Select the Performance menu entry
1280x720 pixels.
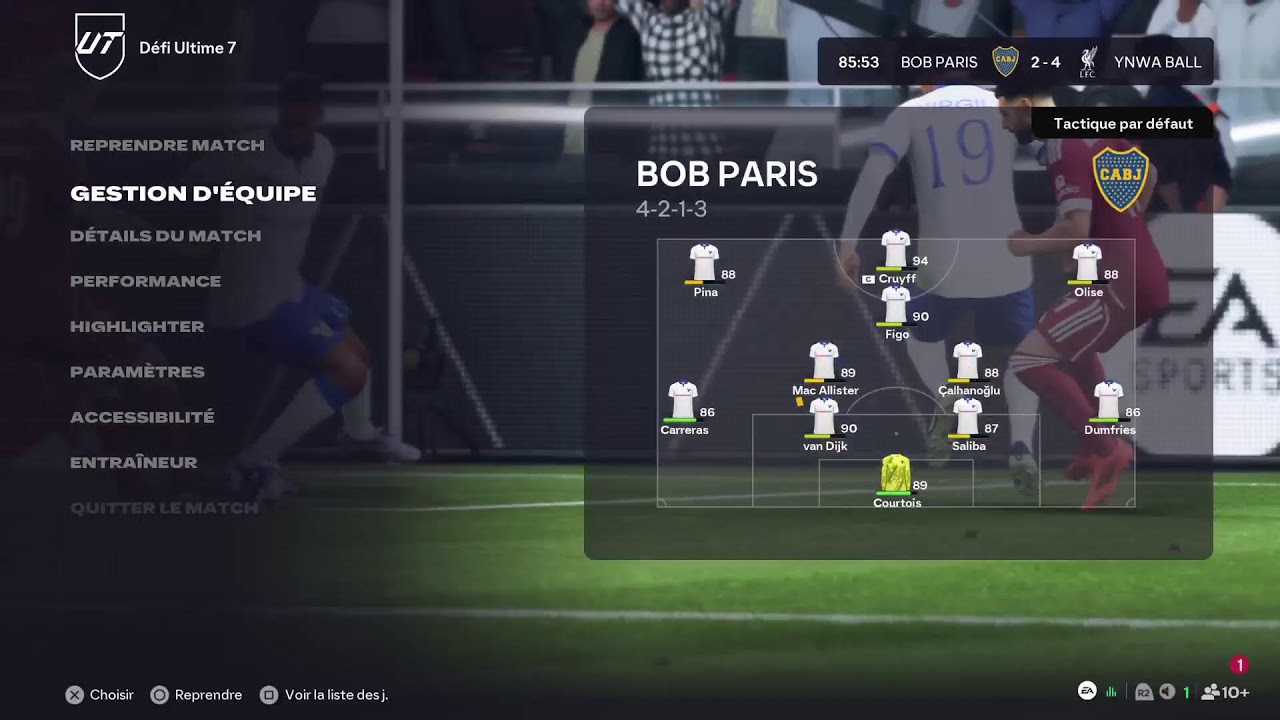pos(145,281)
